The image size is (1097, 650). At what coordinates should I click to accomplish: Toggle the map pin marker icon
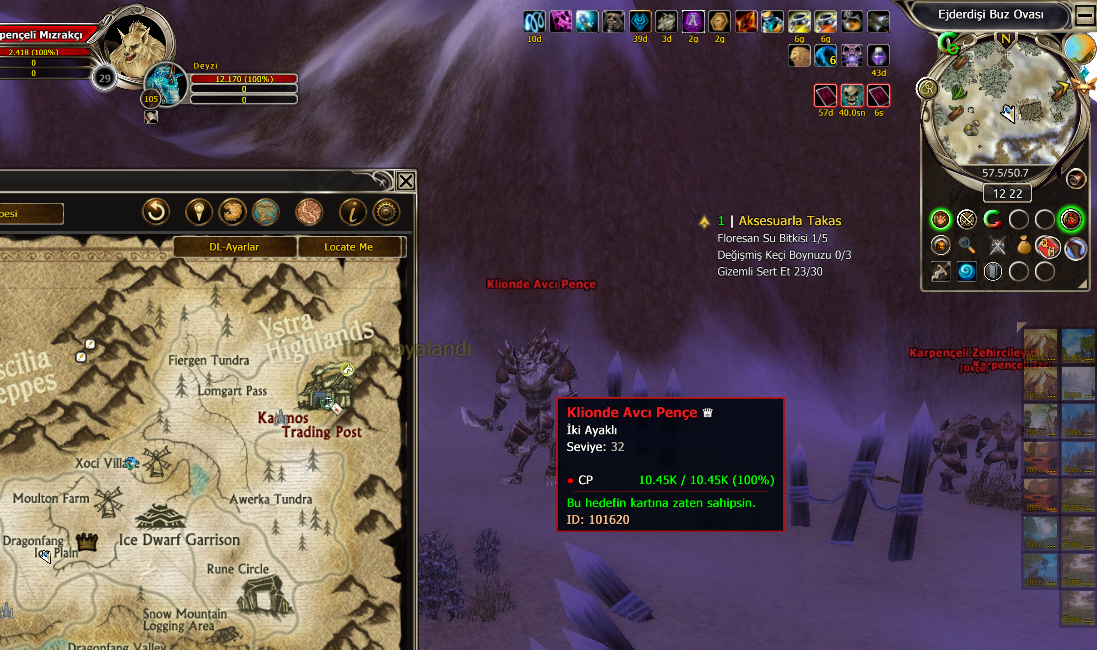point(199,212)
